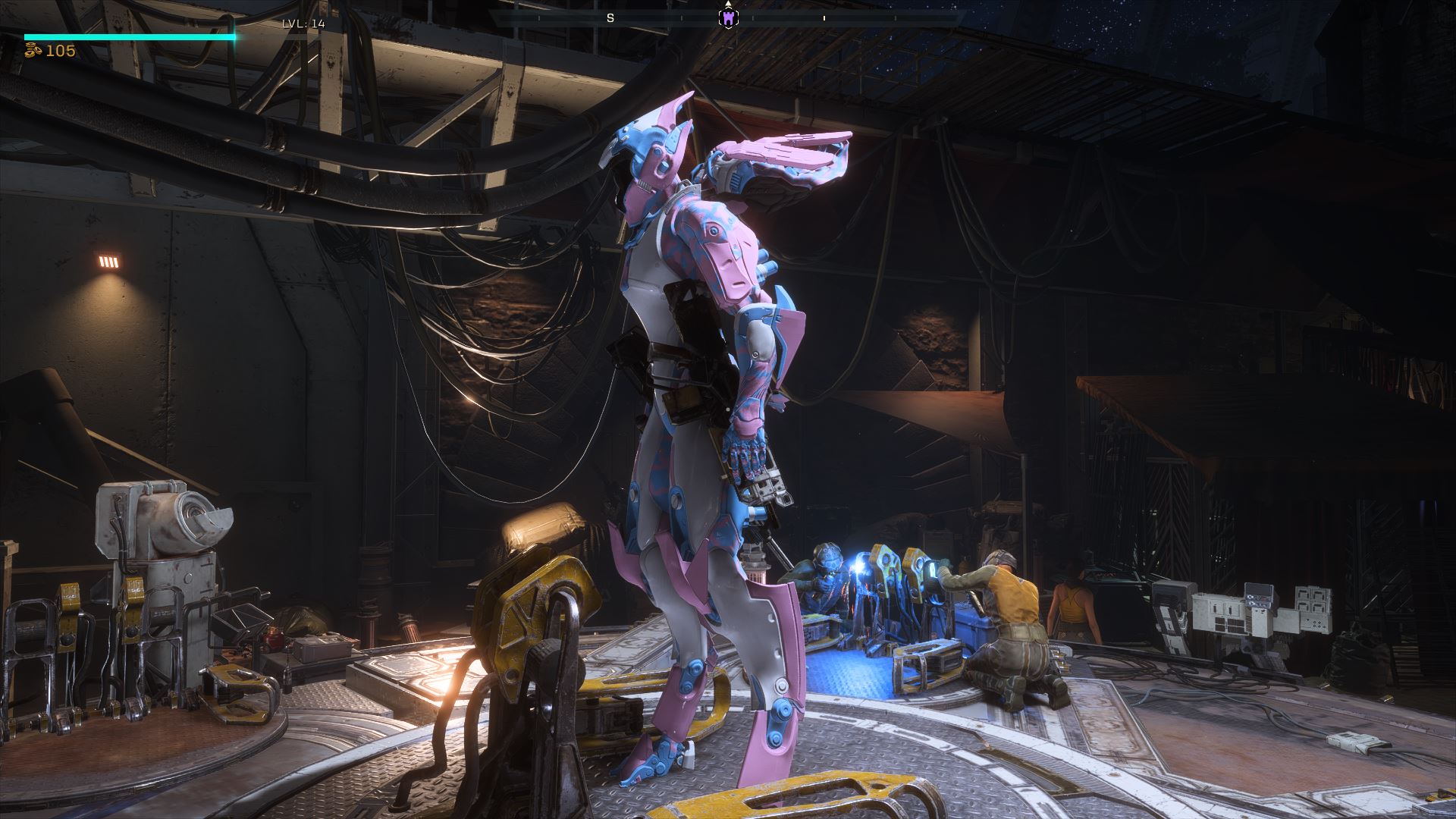Select the compass bar's south heading
The image size is (1456, 819).
click(610, 18)
